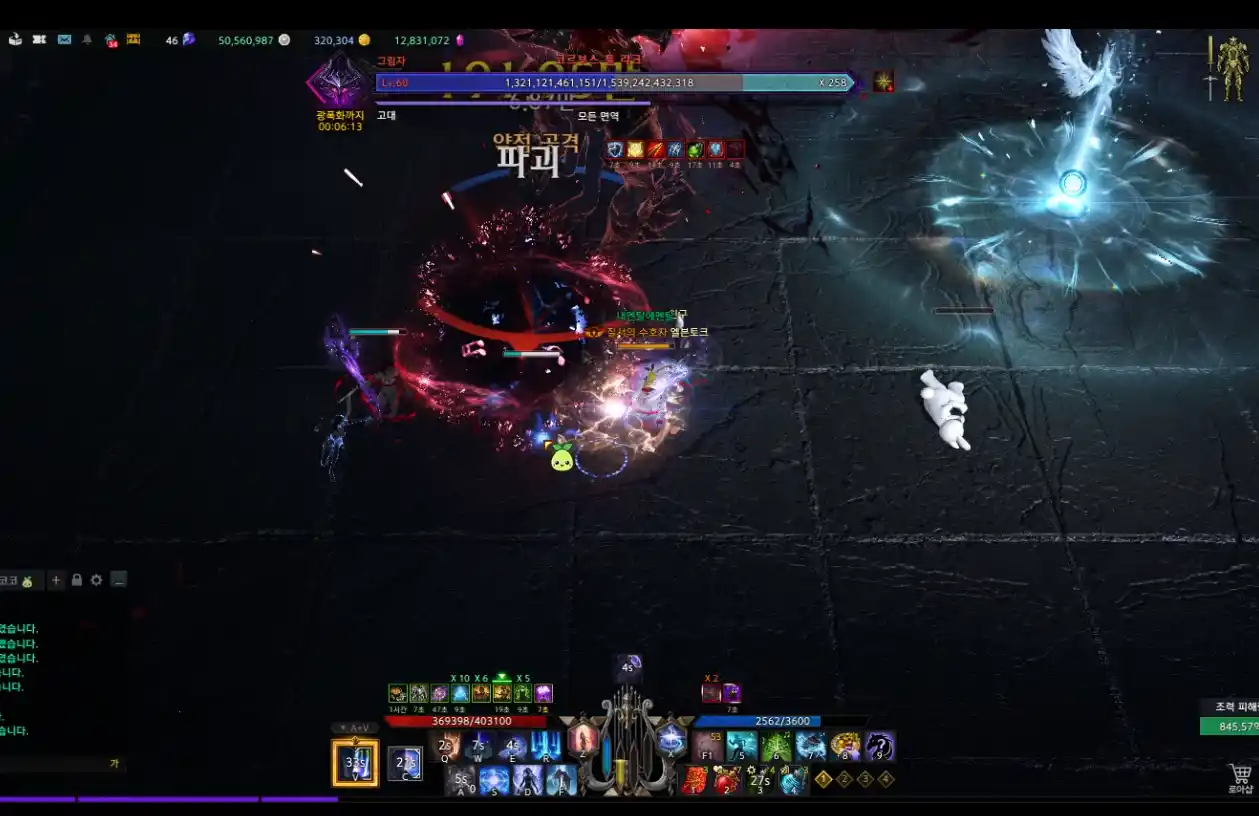Switch to hotbar preset 2
1259x816 pixels.
[844, 779]
